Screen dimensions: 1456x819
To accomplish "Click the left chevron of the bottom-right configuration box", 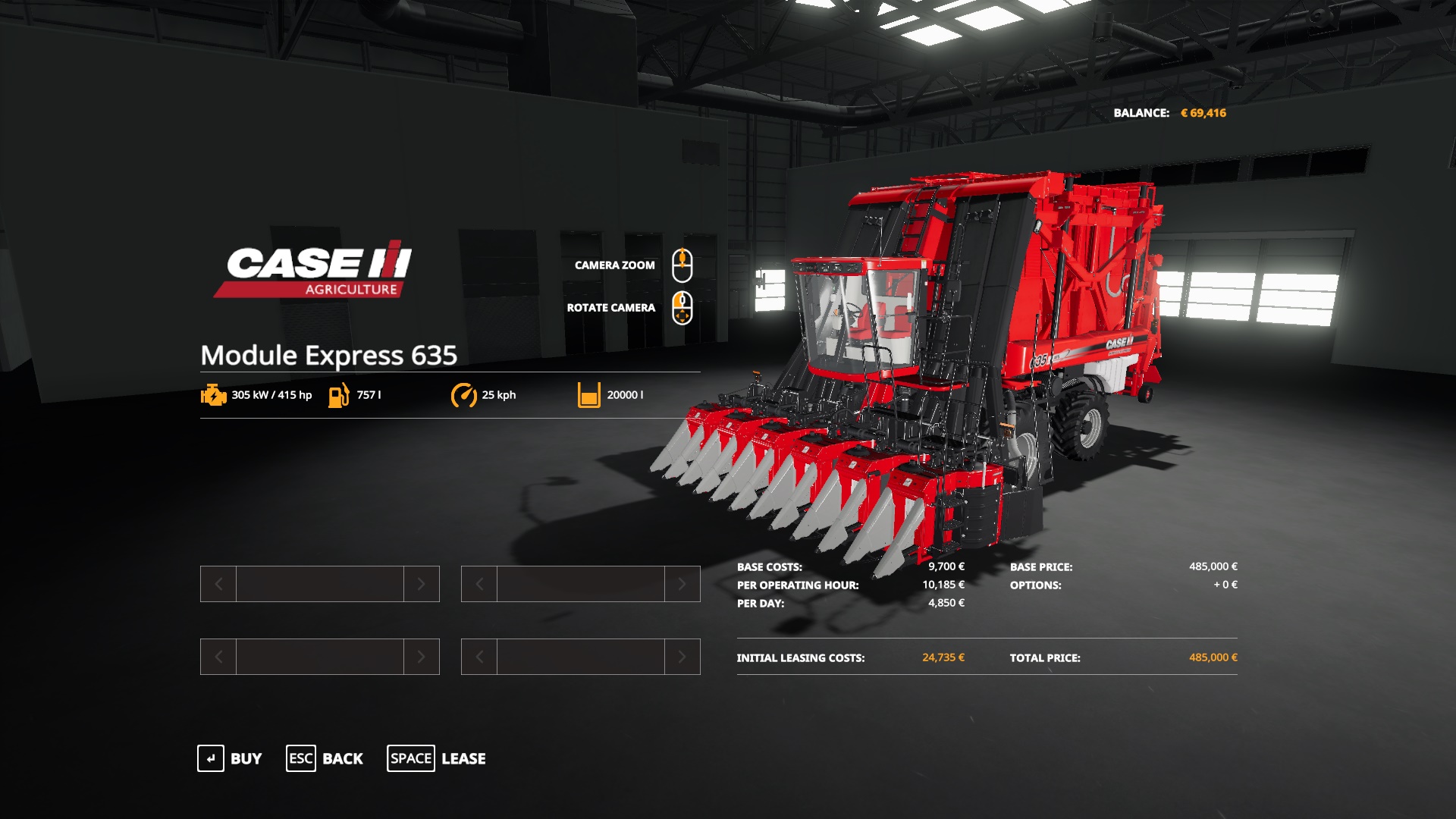I will [479, 657].
